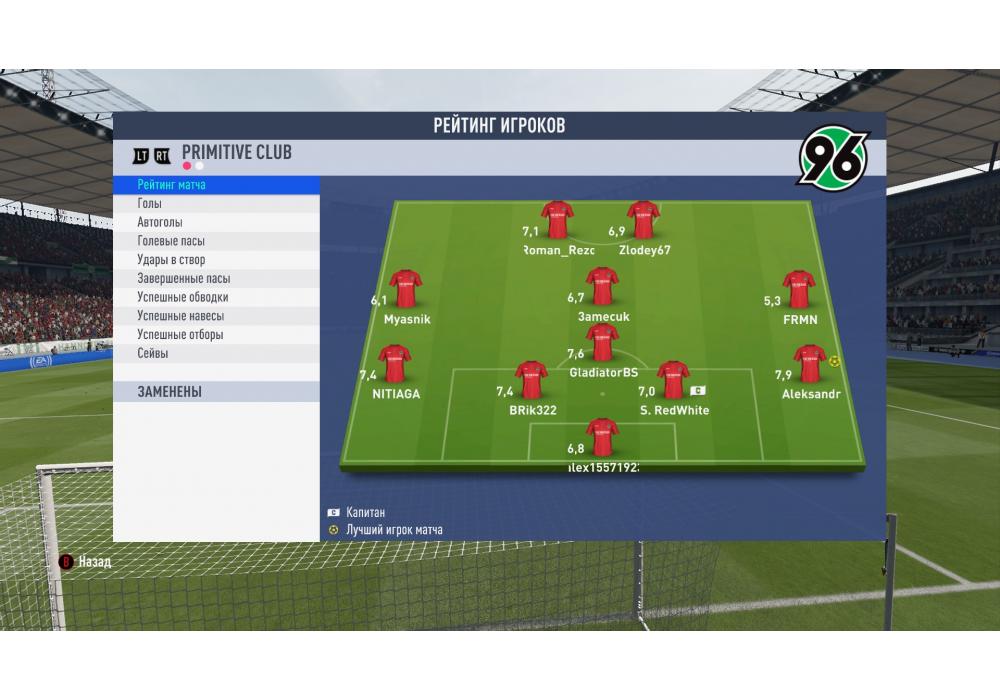Image resolution: width=1000 pixels, height=700 pixels.
Task: Show Завершенные пасы stats
Action: (217, 279)
